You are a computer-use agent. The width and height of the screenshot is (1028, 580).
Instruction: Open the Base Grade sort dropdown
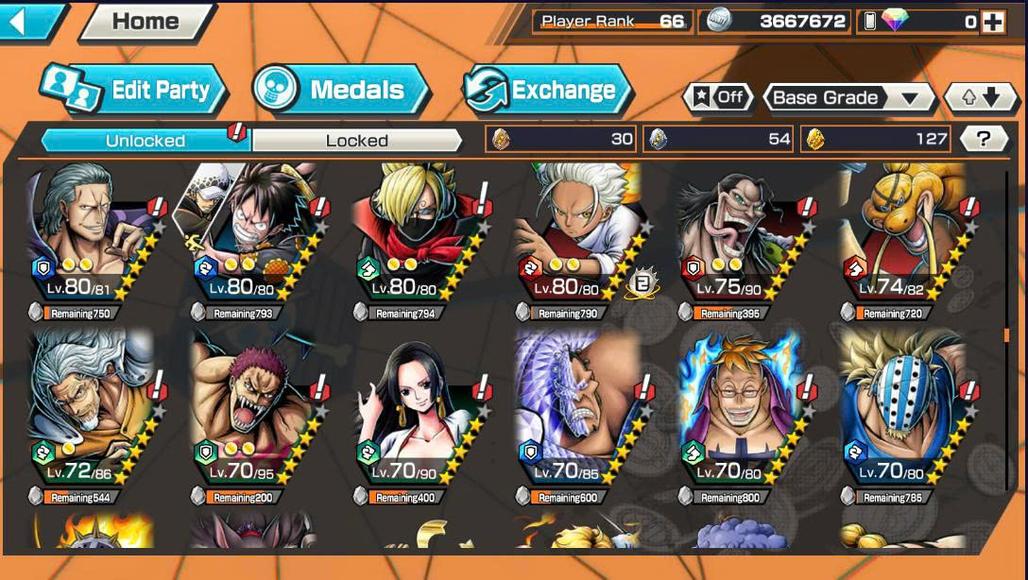848,97
